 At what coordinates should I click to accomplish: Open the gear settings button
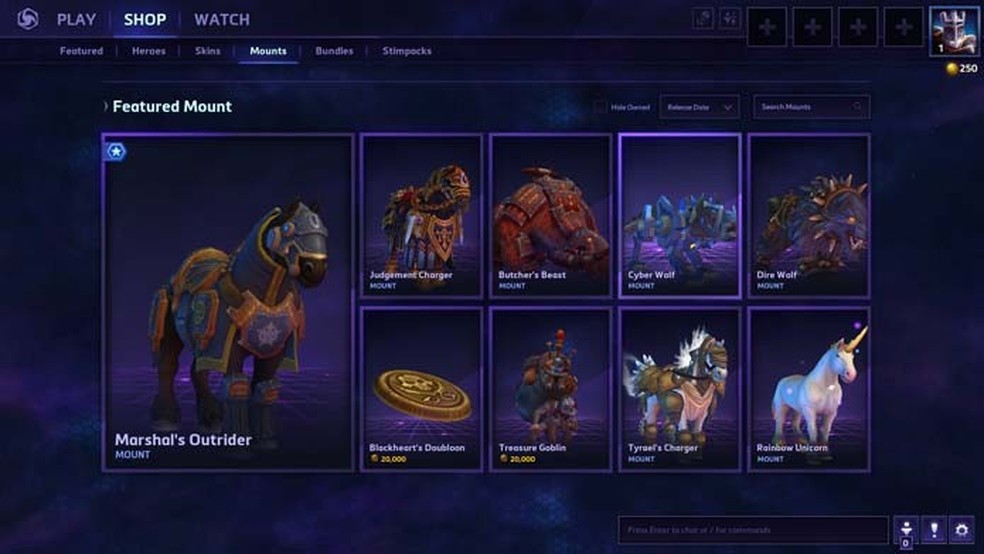click(x=962, y=530)
